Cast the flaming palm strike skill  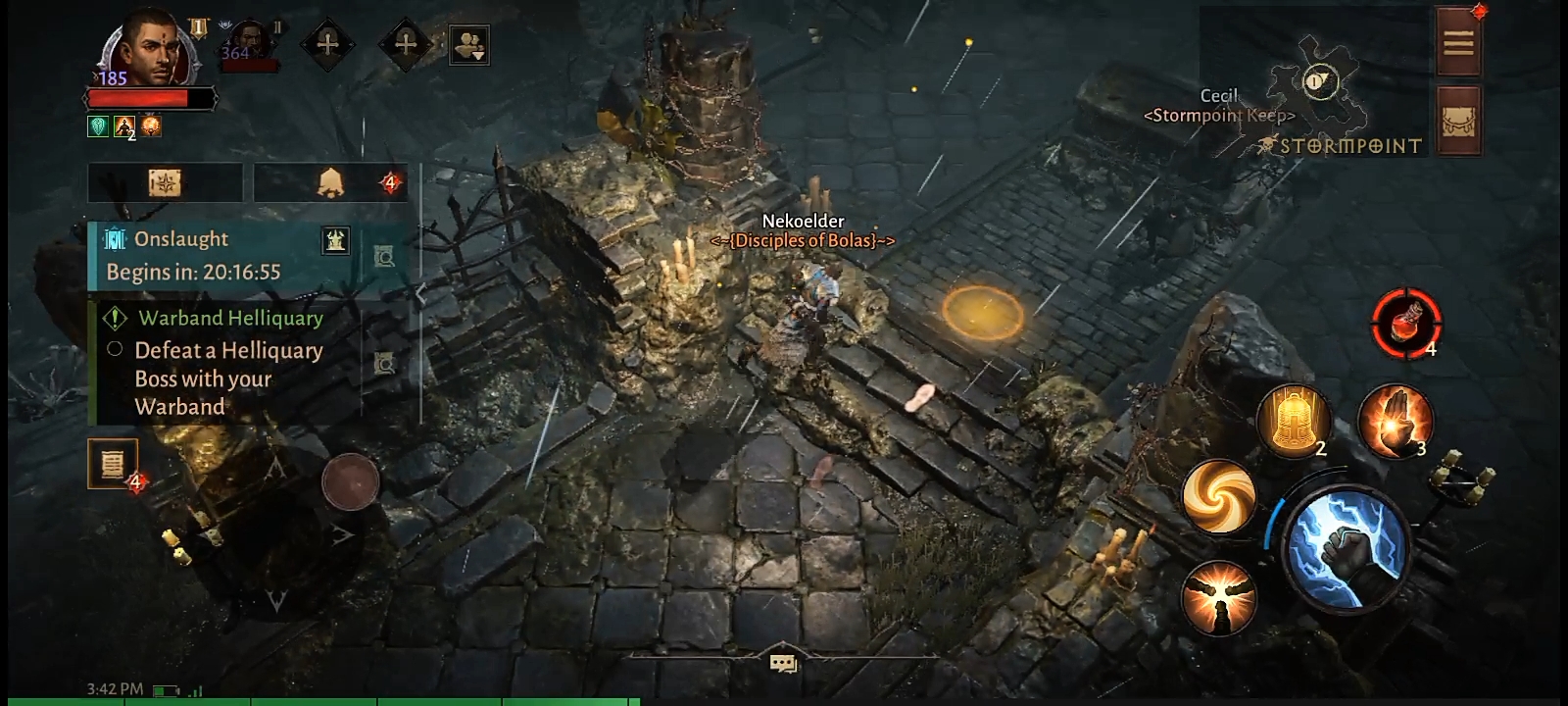pyautogui.click(x=1396, y=421)
